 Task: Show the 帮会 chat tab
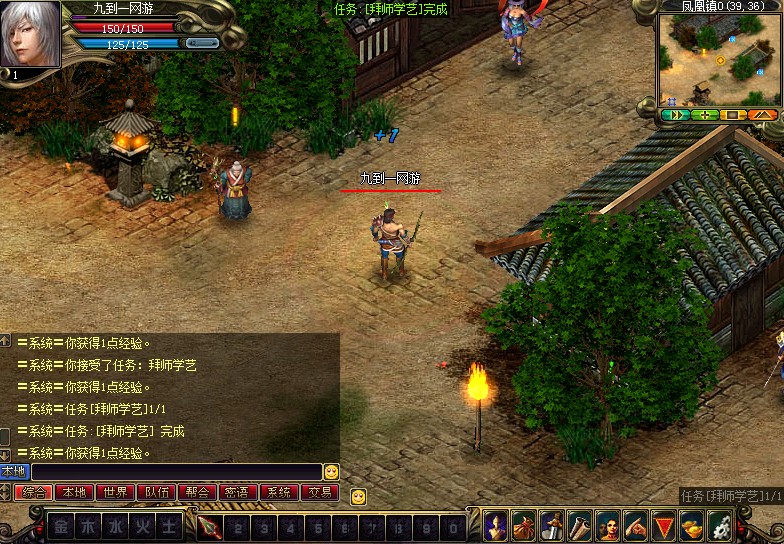click(x=197, y=492)
